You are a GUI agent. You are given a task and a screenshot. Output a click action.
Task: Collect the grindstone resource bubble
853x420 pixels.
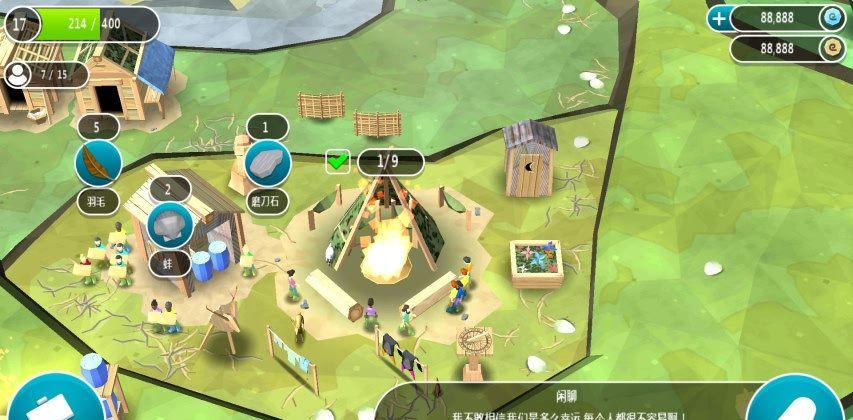point(266,161)
